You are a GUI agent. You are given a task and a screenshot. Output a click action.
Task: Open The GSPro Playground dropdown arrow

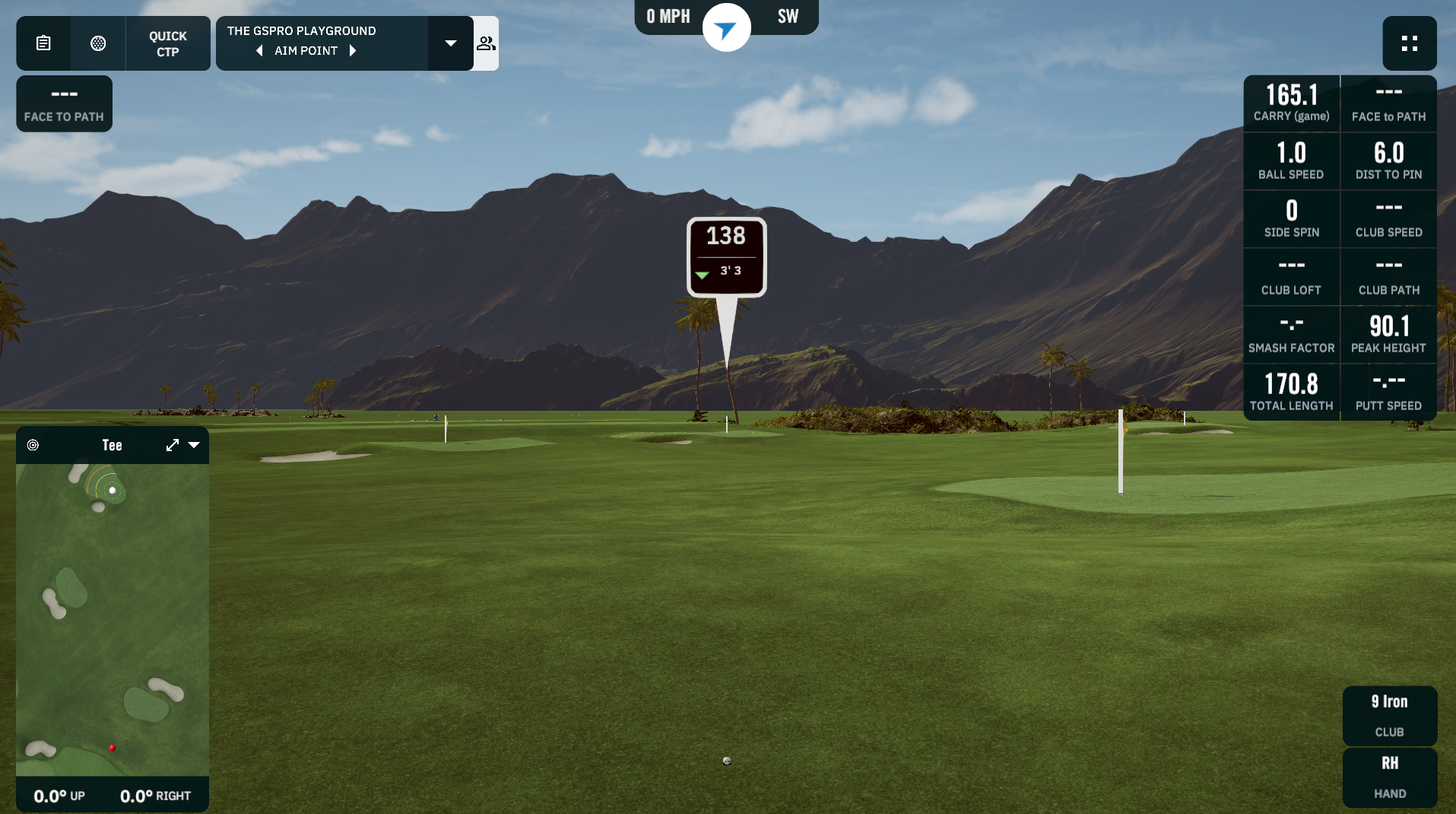[x=451, y=43]
